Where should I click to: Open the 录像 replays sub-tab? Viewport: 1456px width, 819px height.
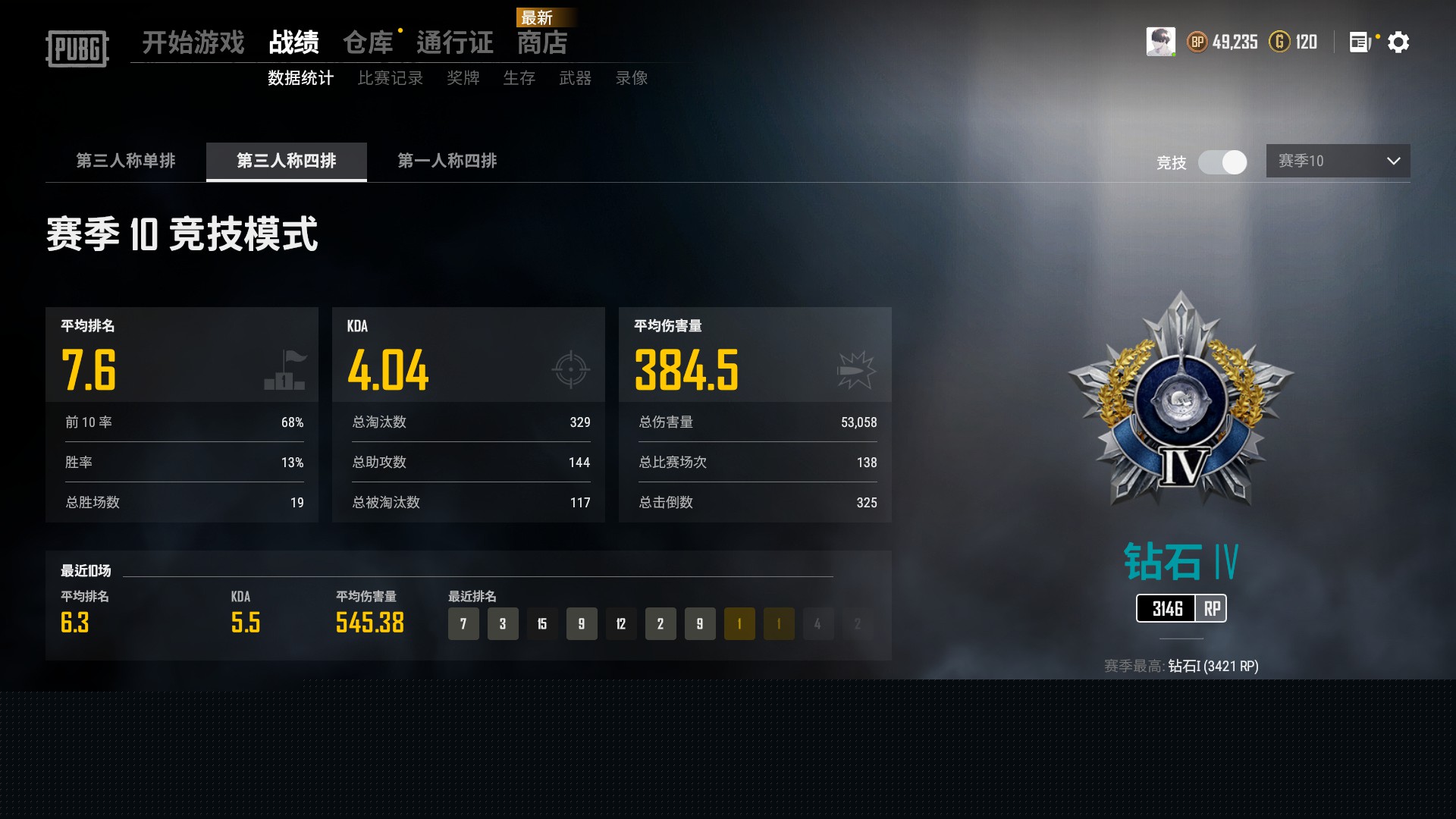(632, 78)
